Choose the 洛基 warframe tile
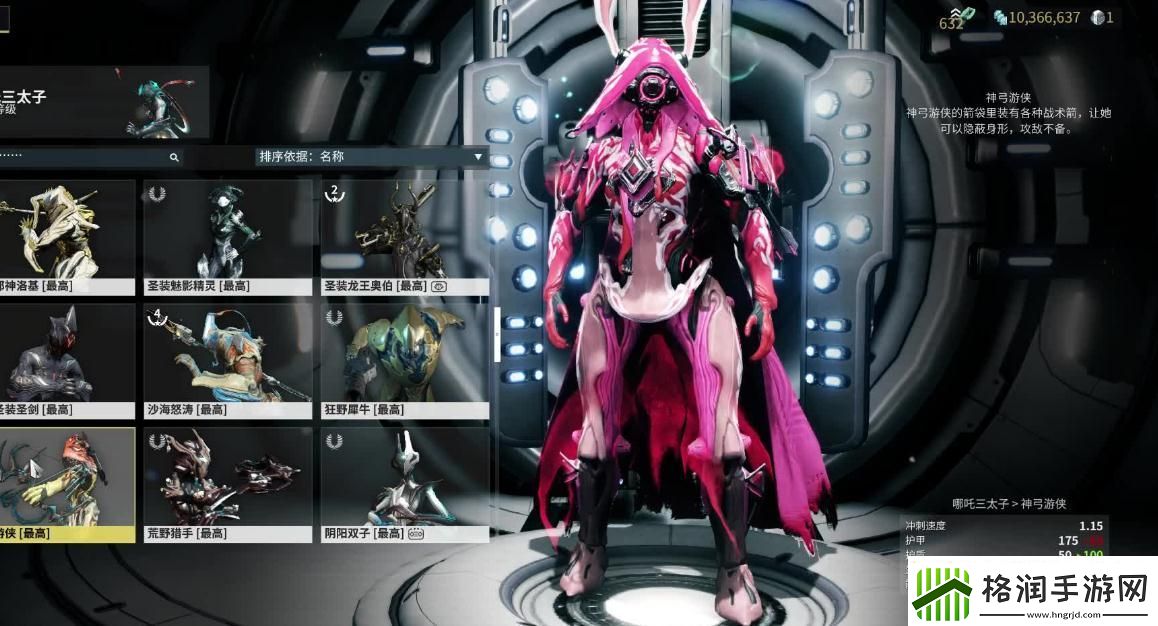The width and height of the screenshot is (1158, 626). tap(66, 237)
